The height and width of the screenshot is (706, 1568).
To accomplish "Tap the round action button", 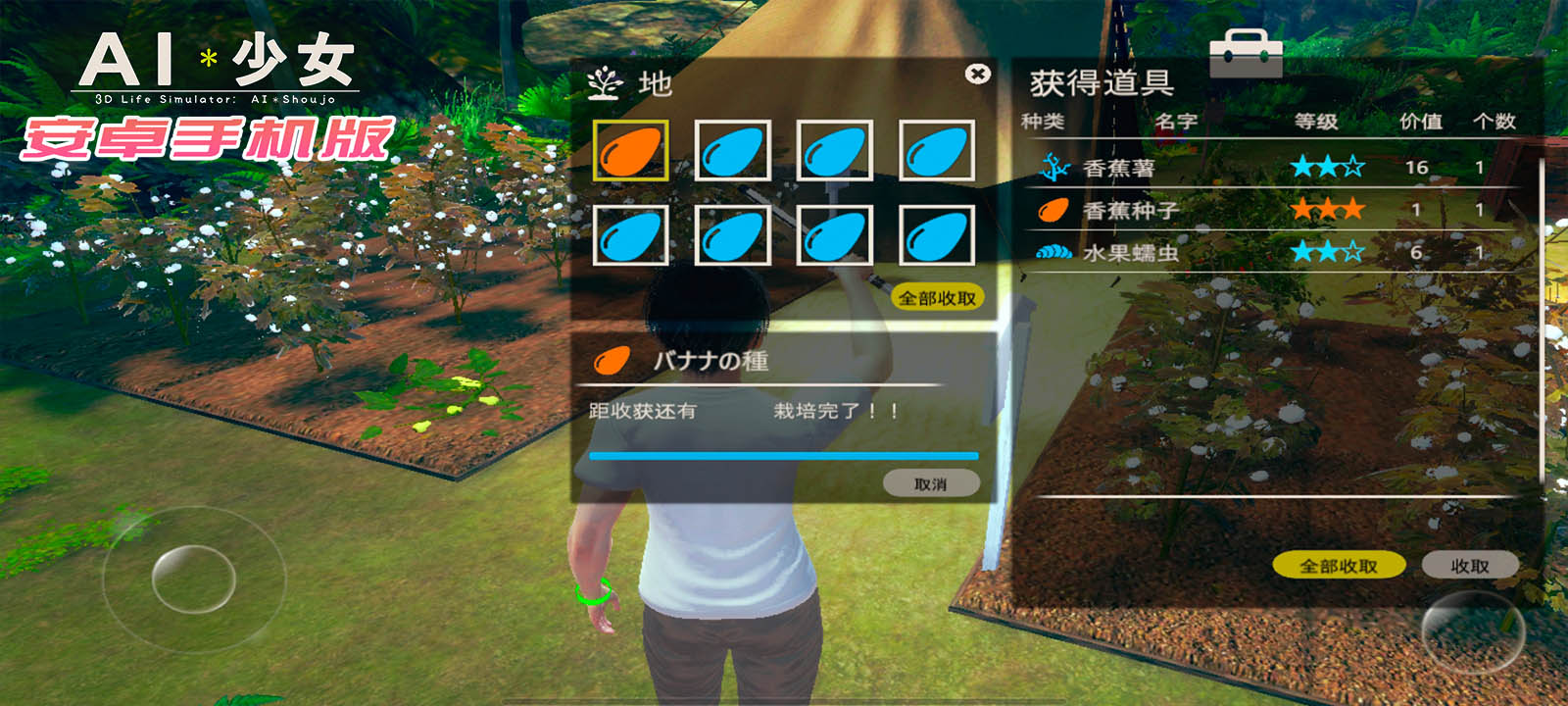I will (1472, 631).
